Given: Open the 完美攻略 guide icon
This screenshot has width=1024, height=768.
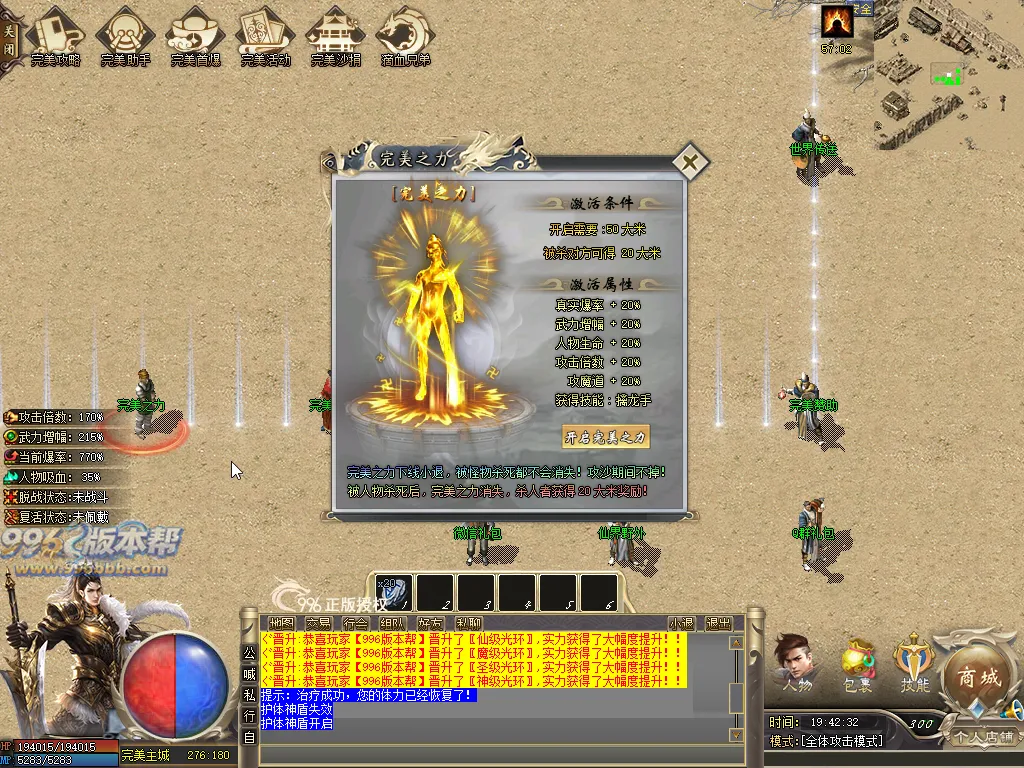Looking at the screenshot, I should click(56, 36).
